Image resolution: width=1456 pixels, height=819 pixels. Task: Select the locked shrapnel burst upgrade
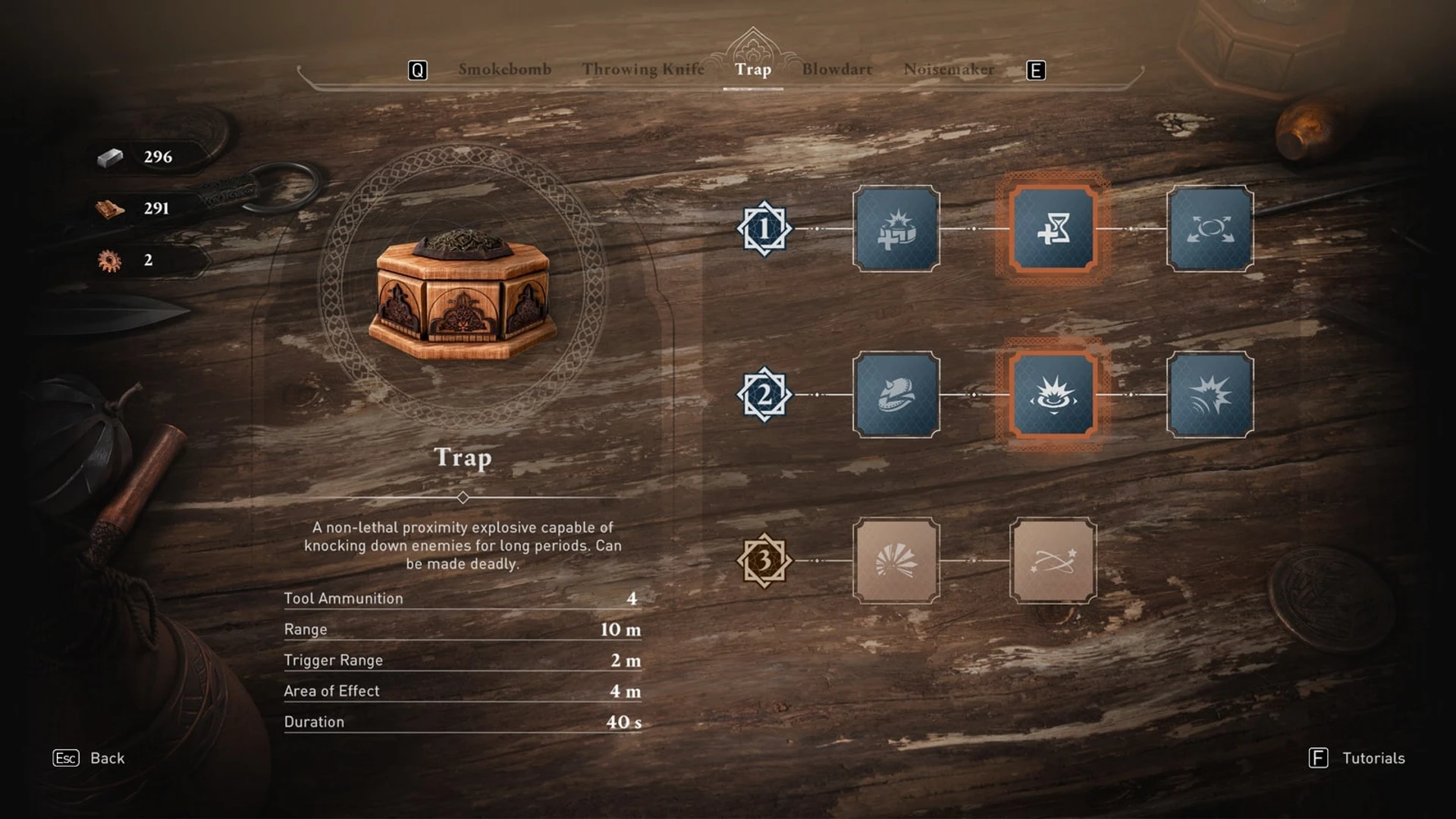click(895, 561)
